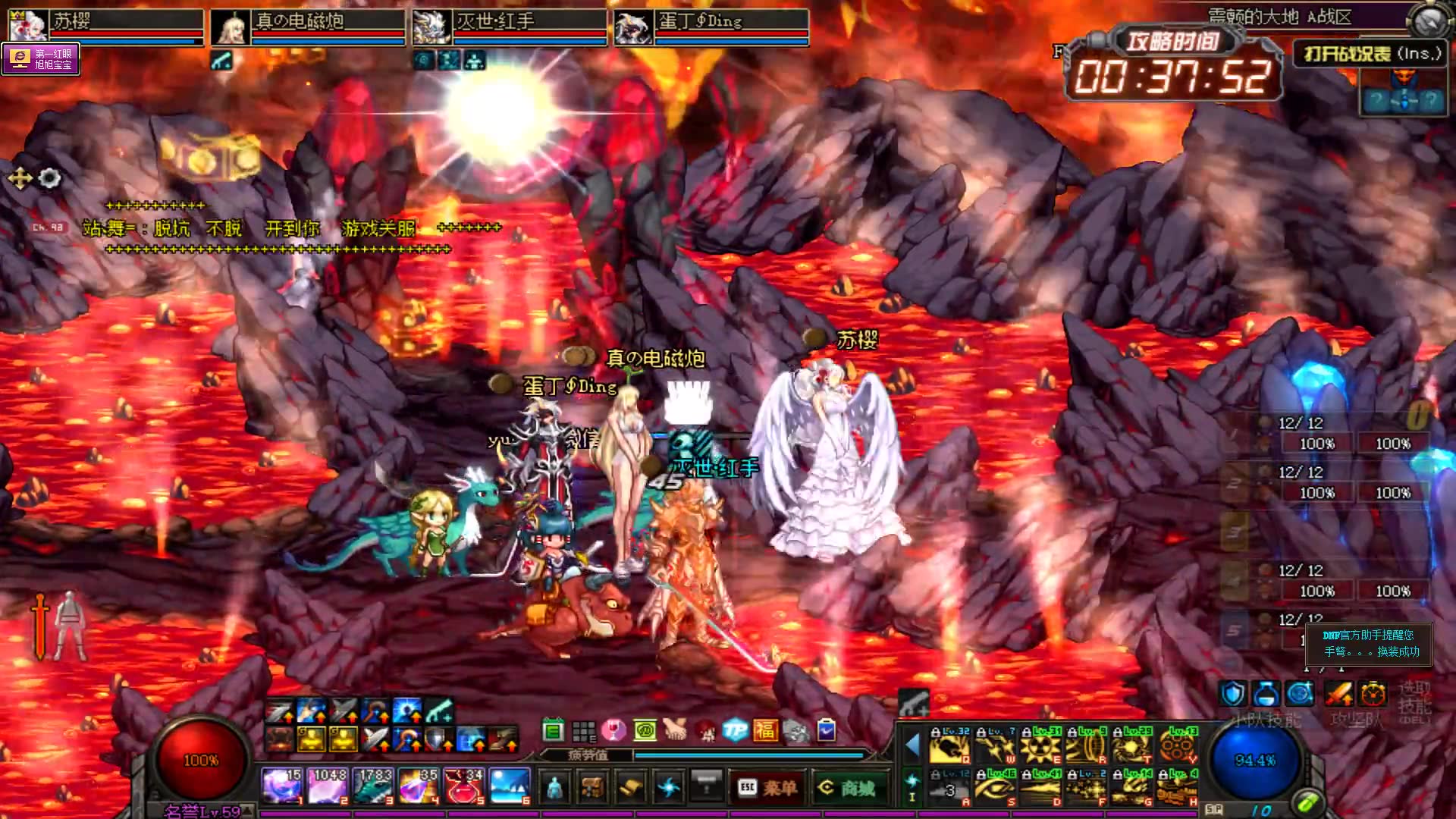This screenshot has width=1456, height=819.
Task: Click the blue TP hexagon icon
Action: click(735, 730)
